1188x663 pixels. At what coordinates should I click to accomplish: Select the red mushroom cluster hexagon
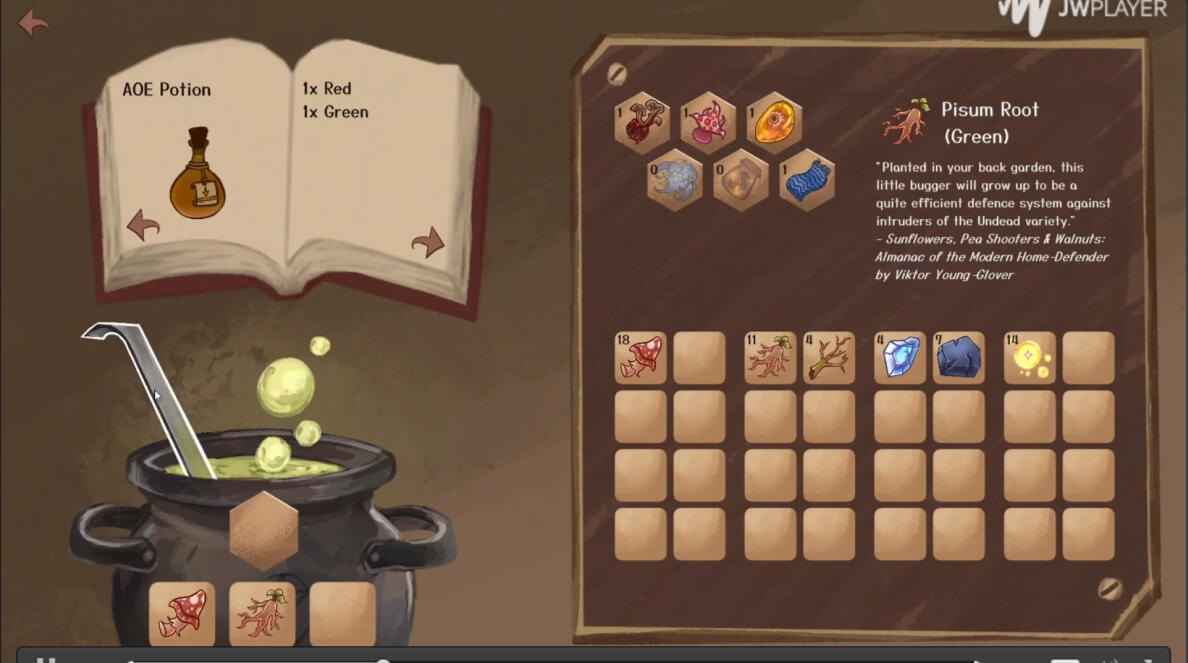[x=641, y=123]
